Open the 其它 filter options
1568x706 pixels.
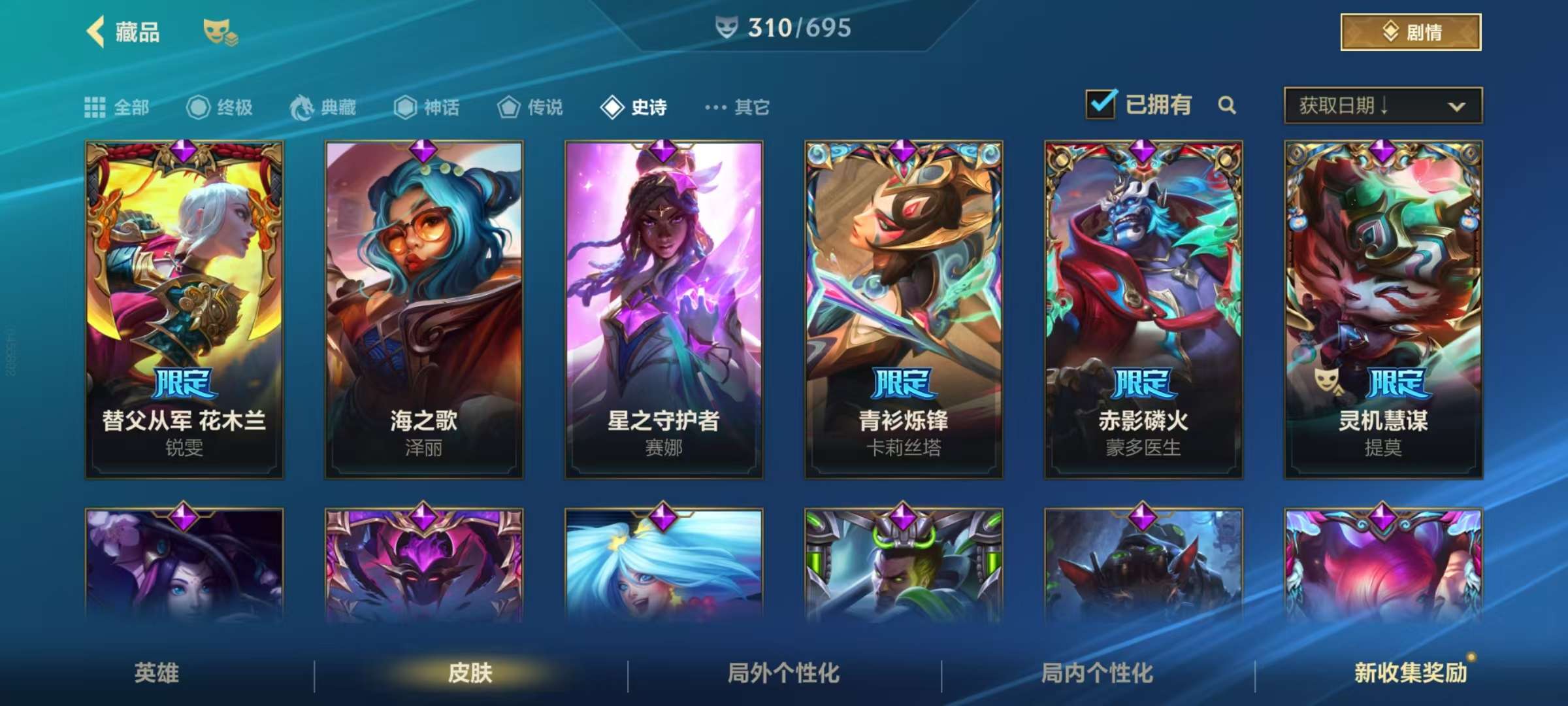(x=738, y=107)
